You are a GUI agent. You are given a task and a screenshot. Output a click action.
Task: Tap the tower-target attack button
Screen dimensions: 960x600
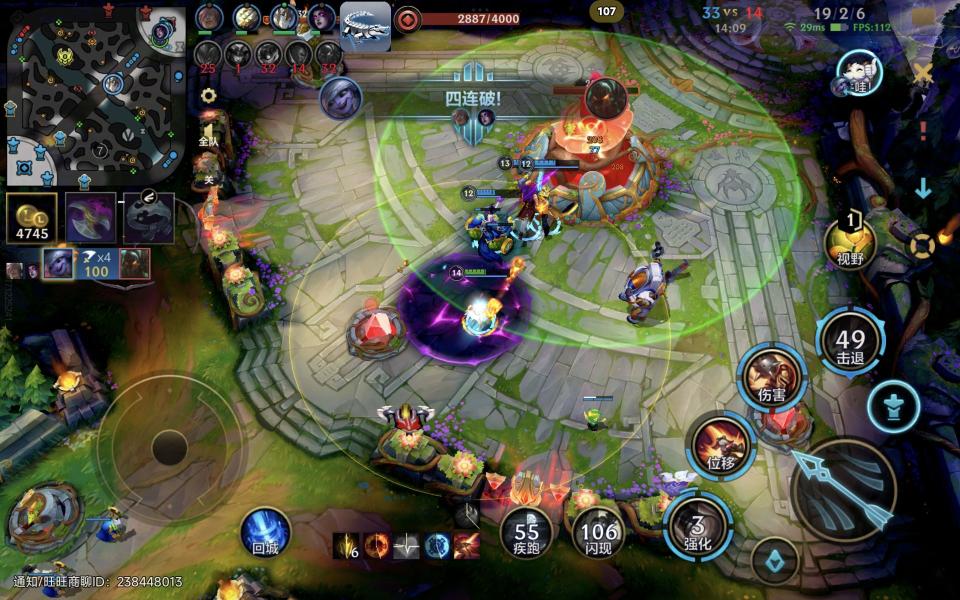click(893, 406)
